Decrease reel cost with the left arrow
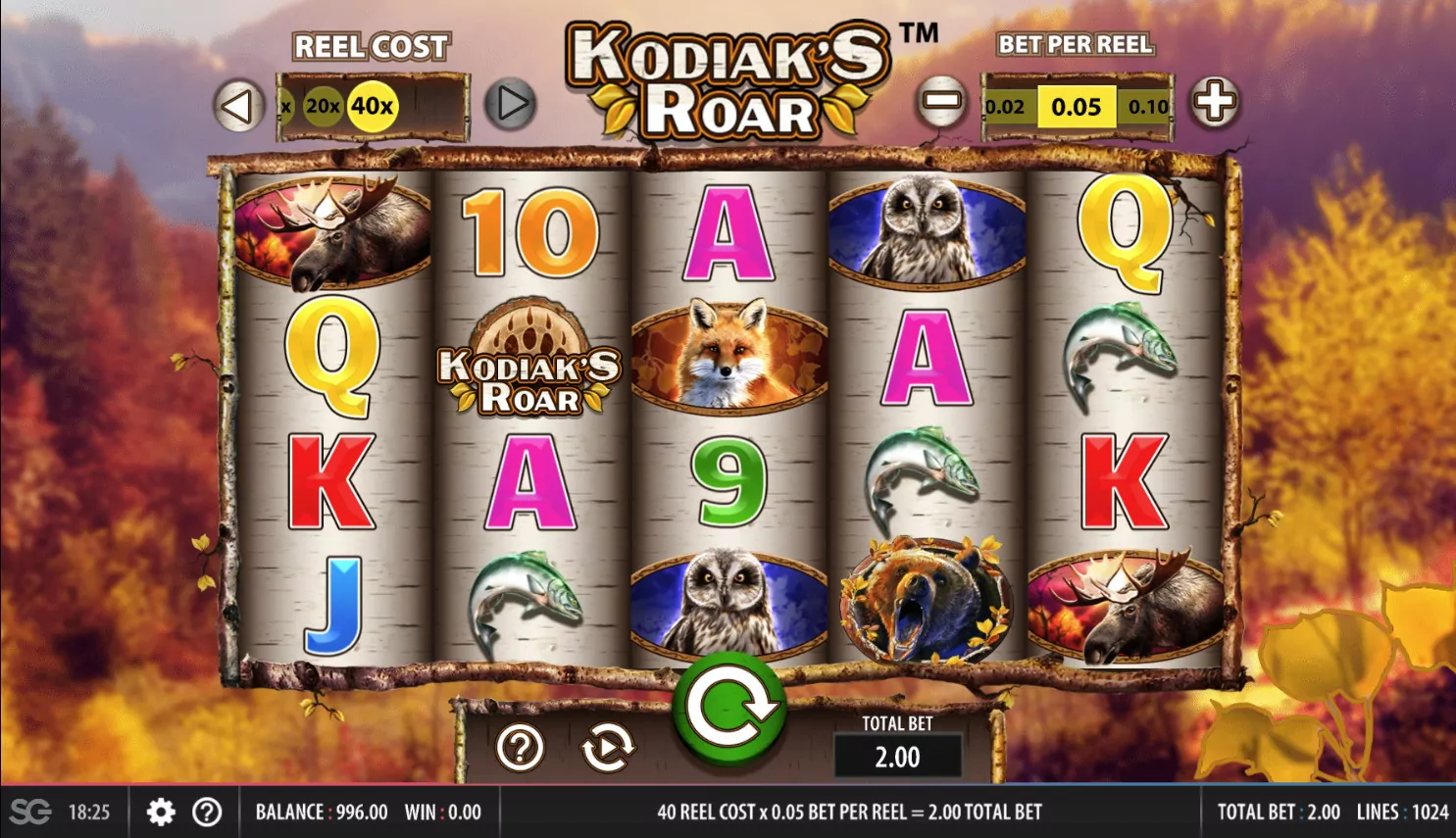The width and height of the screenshot is (1456, 838). coord(238,106)
